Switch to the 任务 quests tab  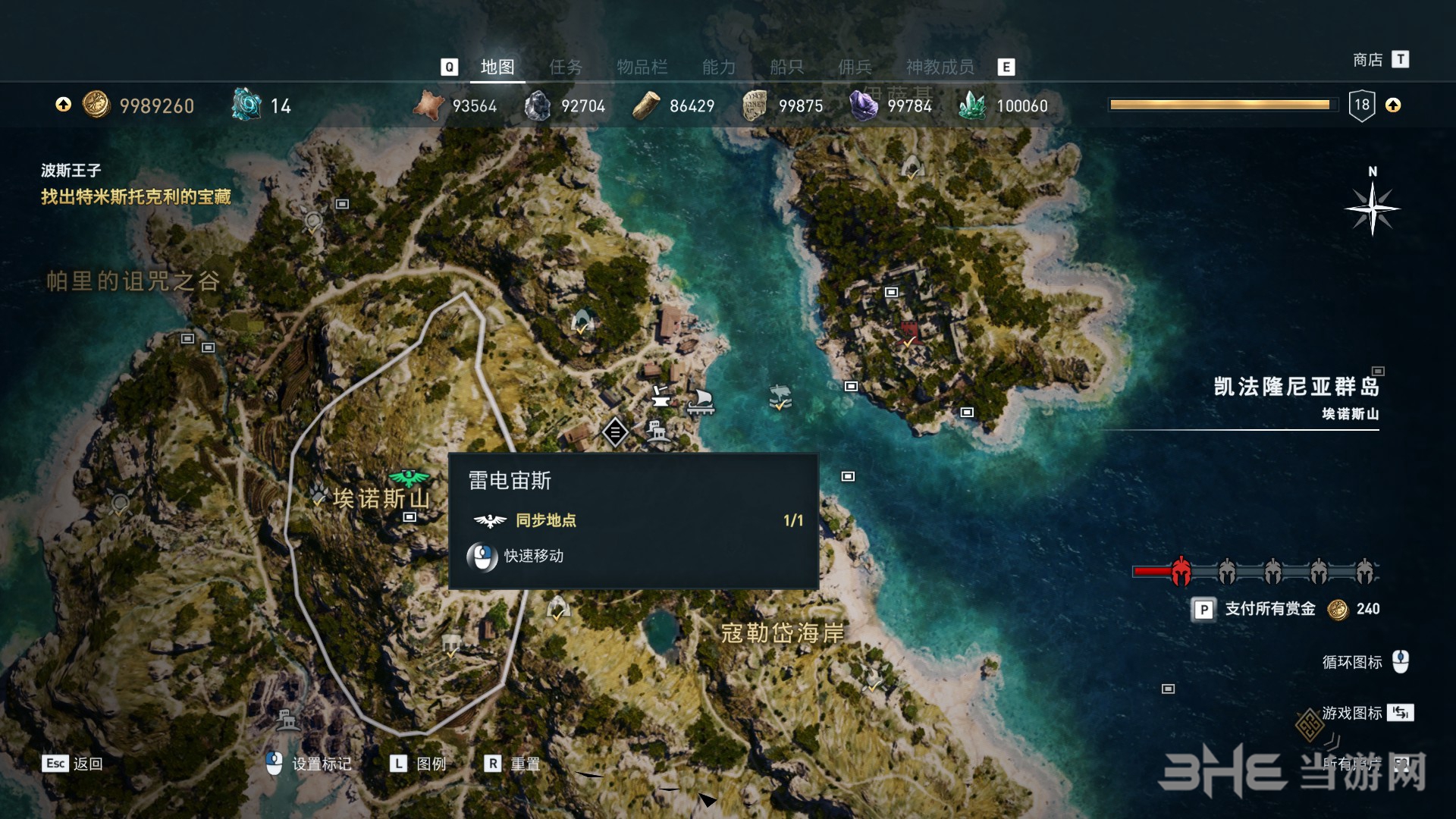tap(566, 67)
